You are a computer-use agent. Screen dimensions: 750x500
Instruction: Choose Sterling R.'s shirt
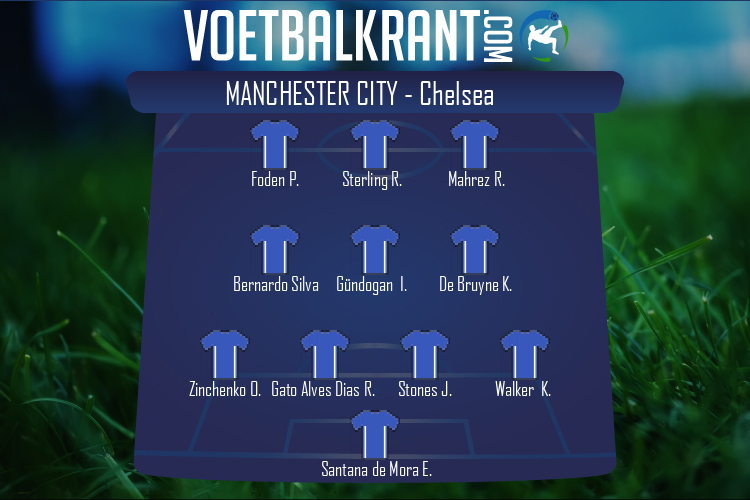click(x=375, y=146)
